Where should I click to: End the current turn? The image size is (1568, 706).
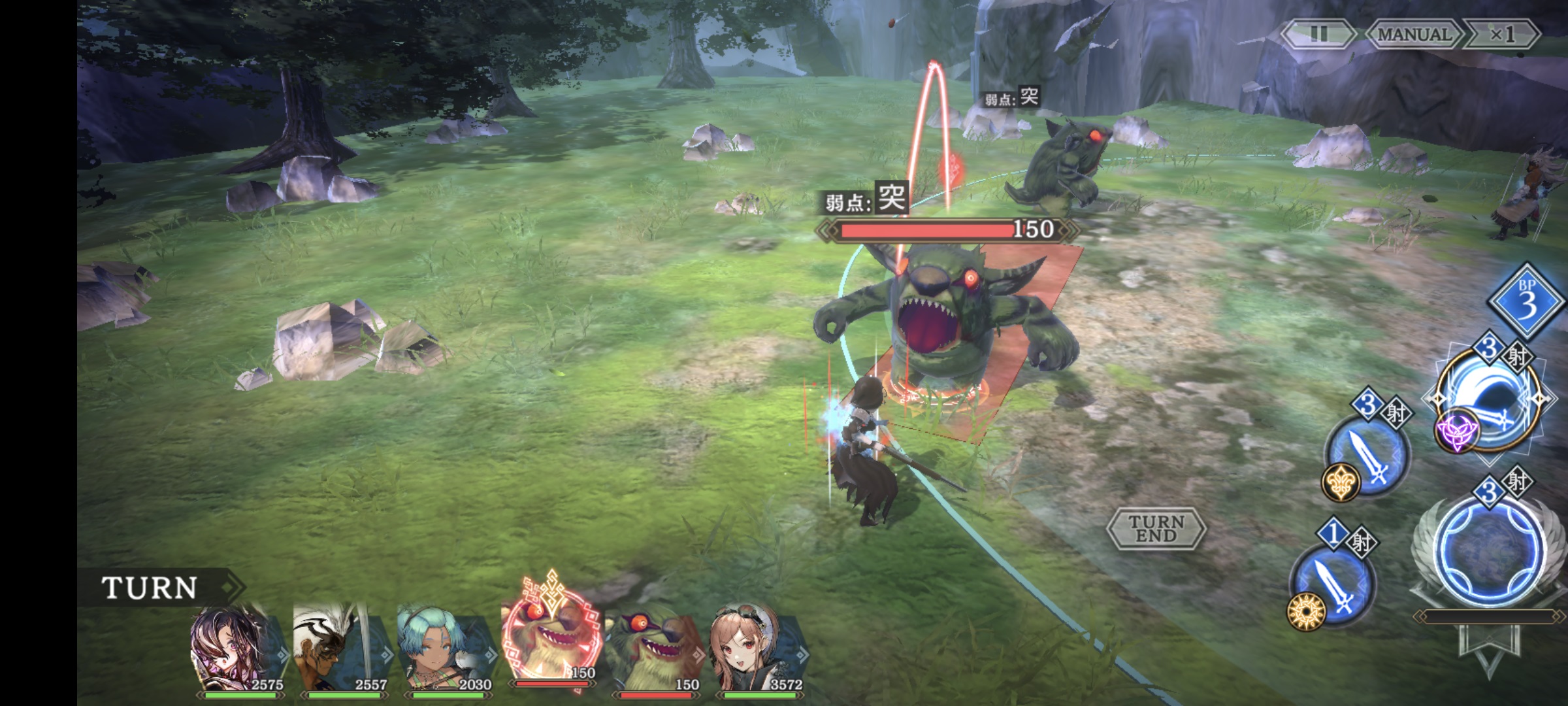(x=1156, y=529)
